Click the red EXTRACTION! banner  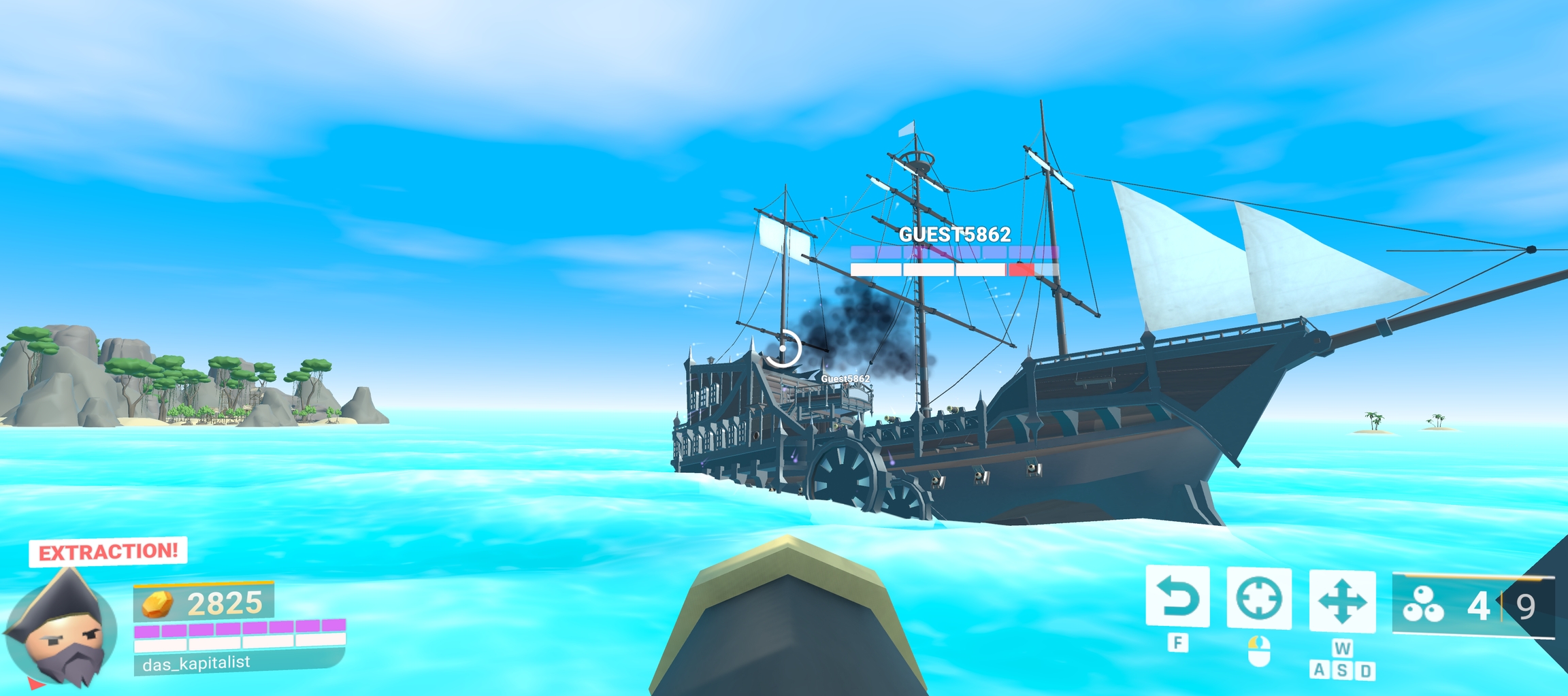point(108,552)
